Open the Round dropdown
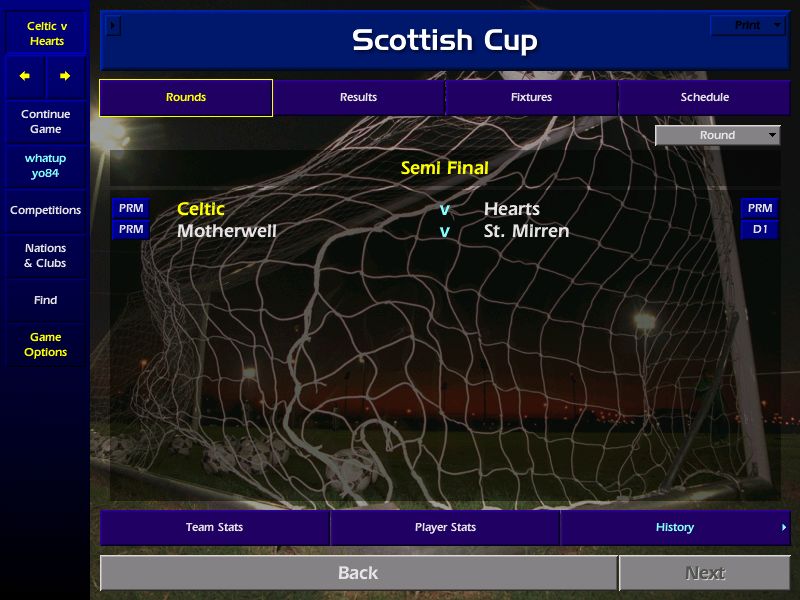This screenshot has width=800, height=600. [x=717, y=135]
